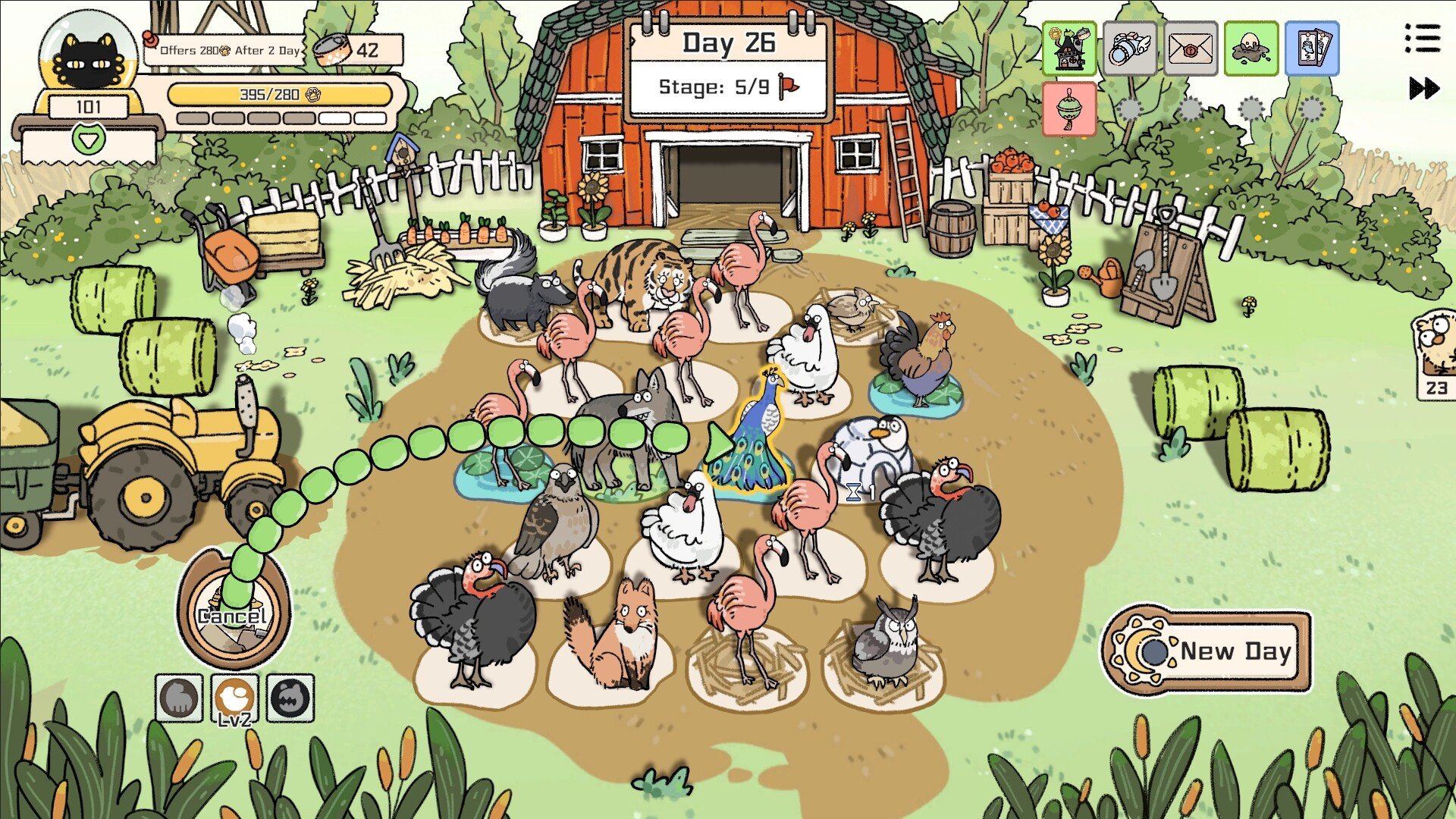The height and width of the screenshot is (819, 1456).
Task: Open the tarot cards item
Action: 1312,49
